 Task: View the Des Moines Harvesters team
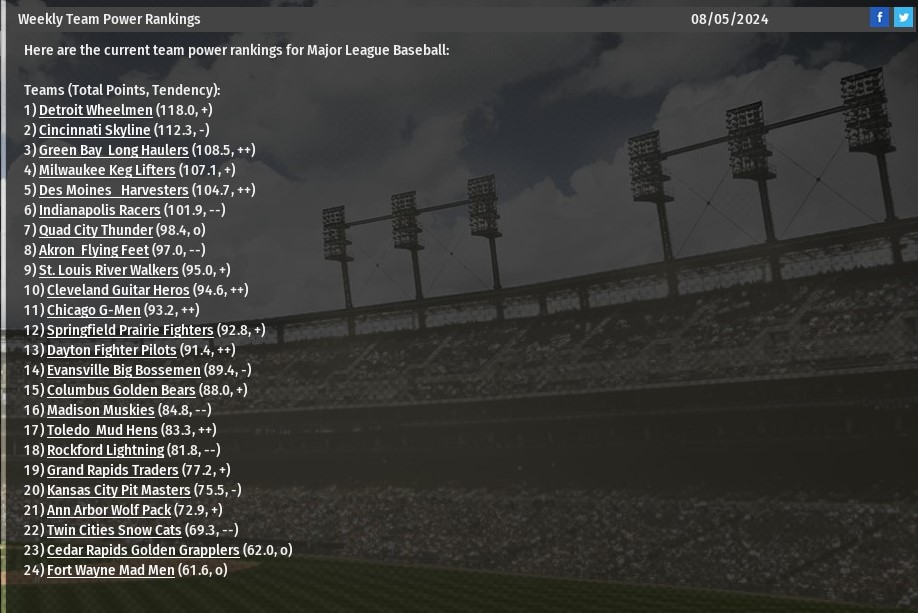pyautogui.click(x=113, y=190)
